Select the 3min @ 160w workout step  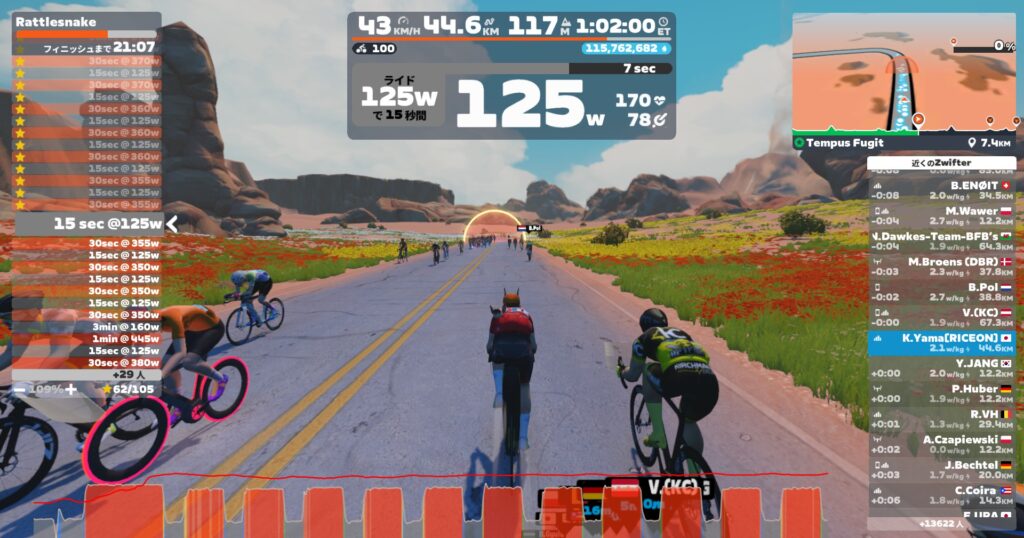[x=88, y=326]
